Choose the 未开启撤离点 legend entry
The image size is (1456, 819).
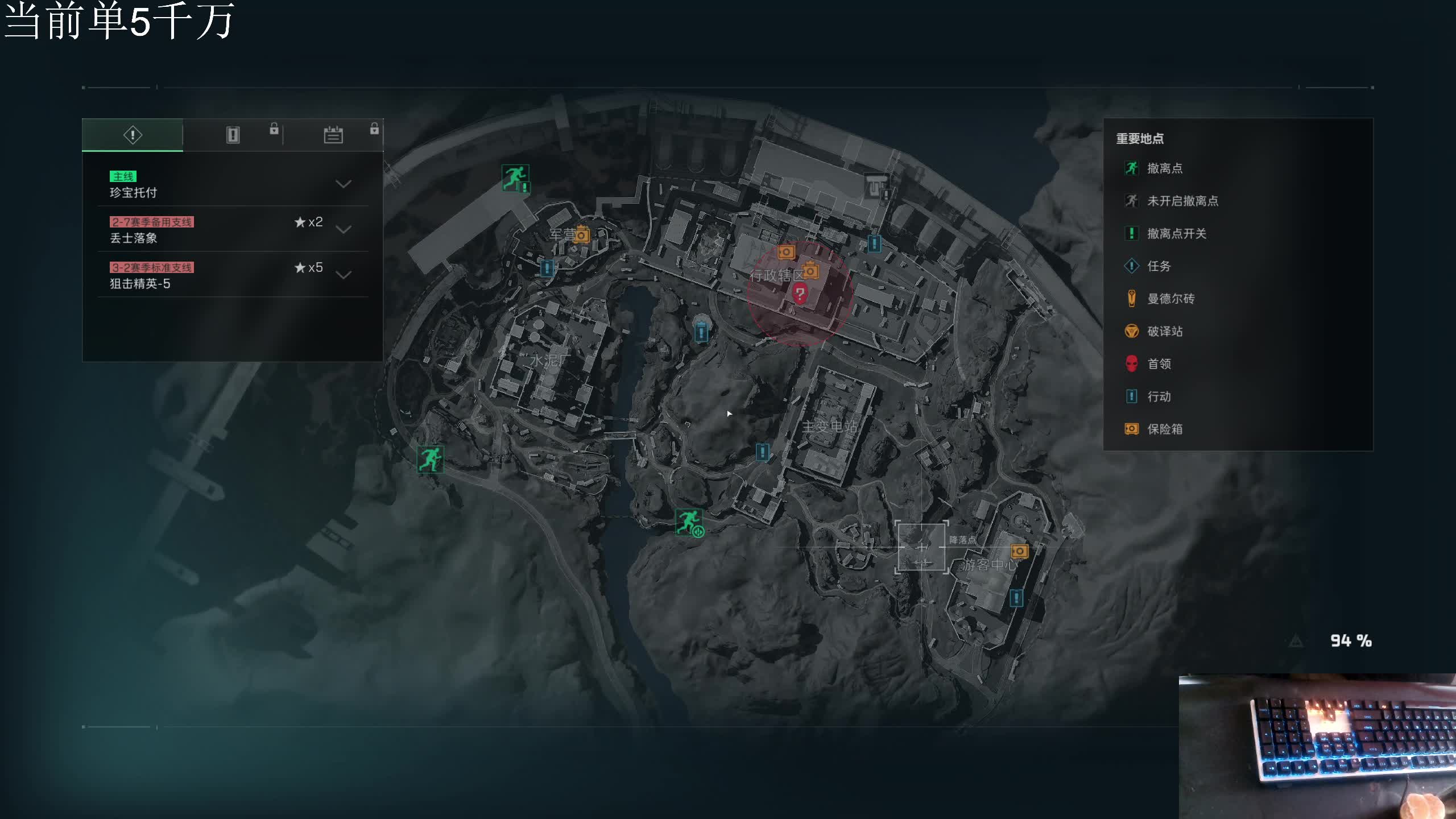(x=1182, y=201)
